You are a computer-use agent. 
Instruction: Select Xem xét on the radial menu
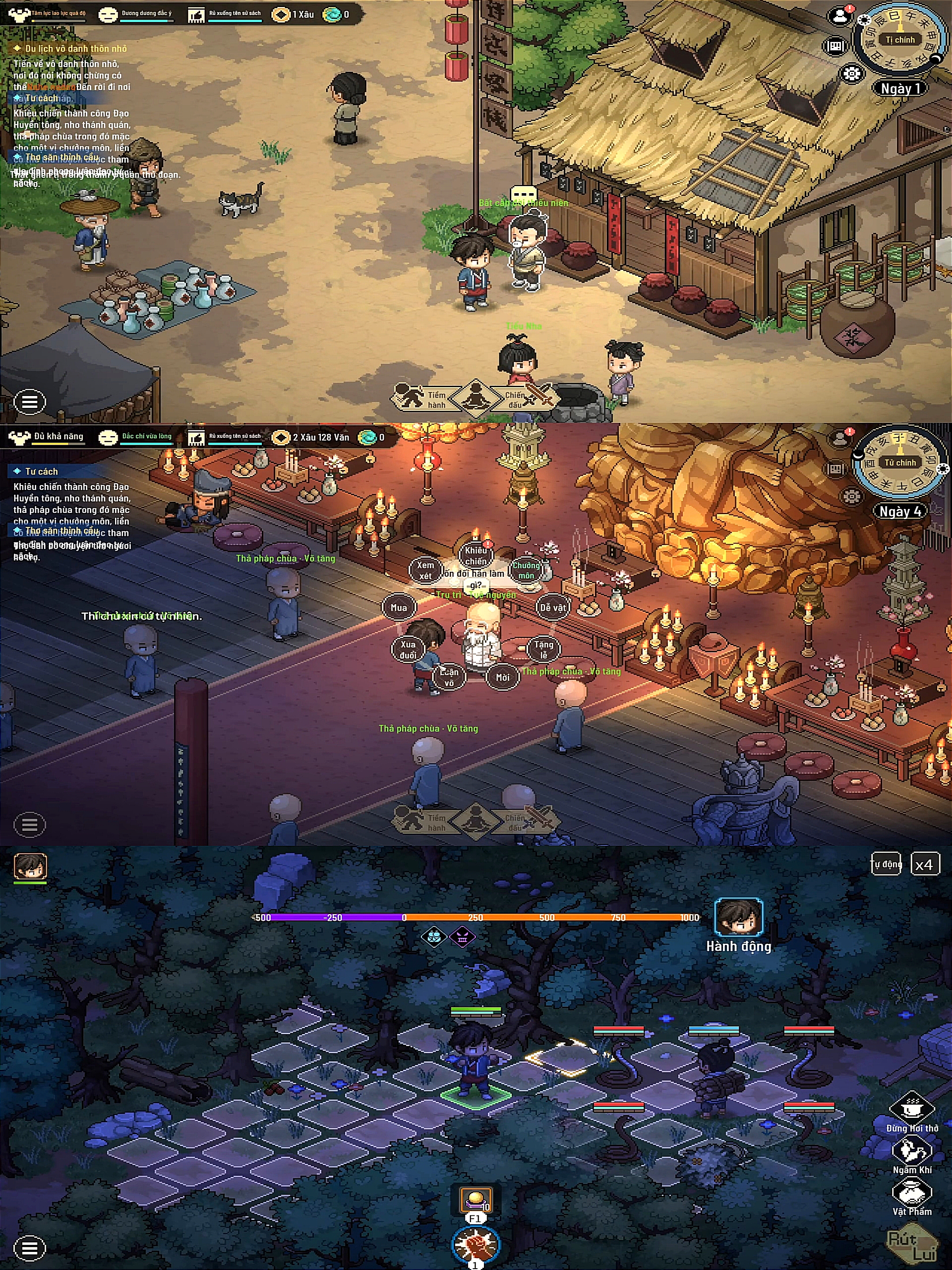(425, 570)
